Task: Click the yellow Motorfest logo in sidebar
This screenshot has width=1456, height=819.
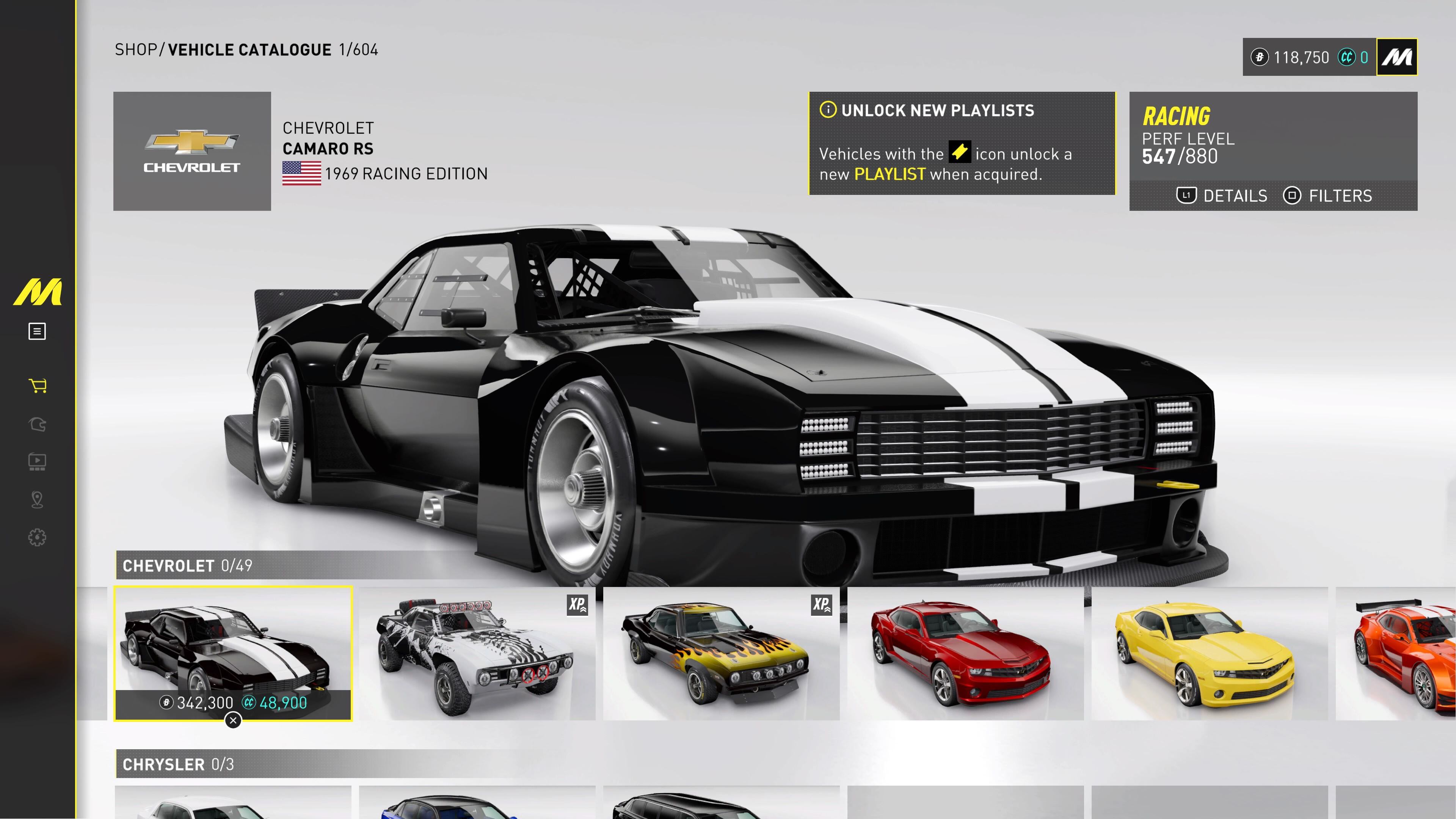Action: [37, 292]
